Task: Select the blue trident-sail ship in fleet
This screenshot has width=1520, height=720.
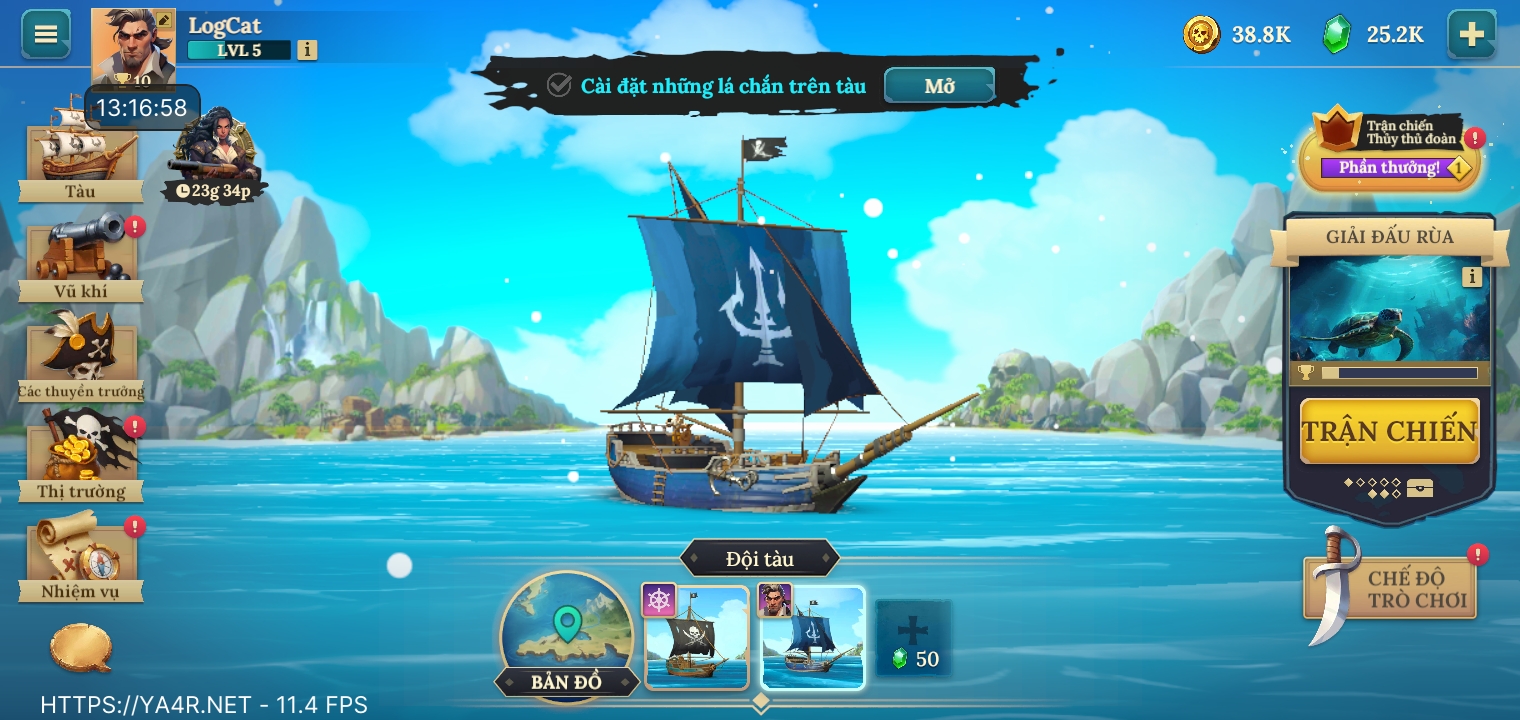Action: [813, 638]
